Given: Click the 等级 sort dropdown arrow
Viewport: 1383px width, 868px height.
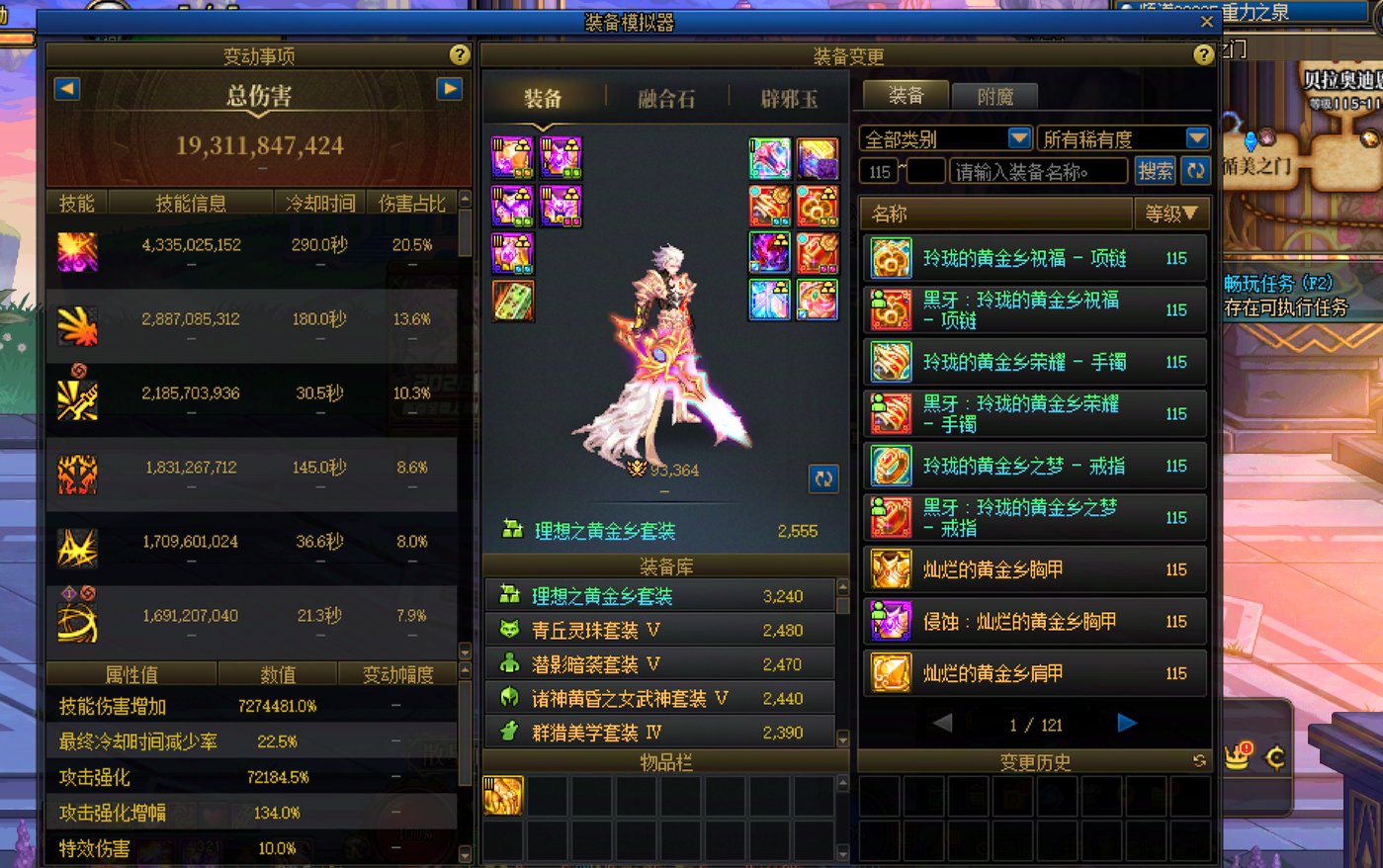Looking at the screenshot, I should click(x=1191, y=214).
